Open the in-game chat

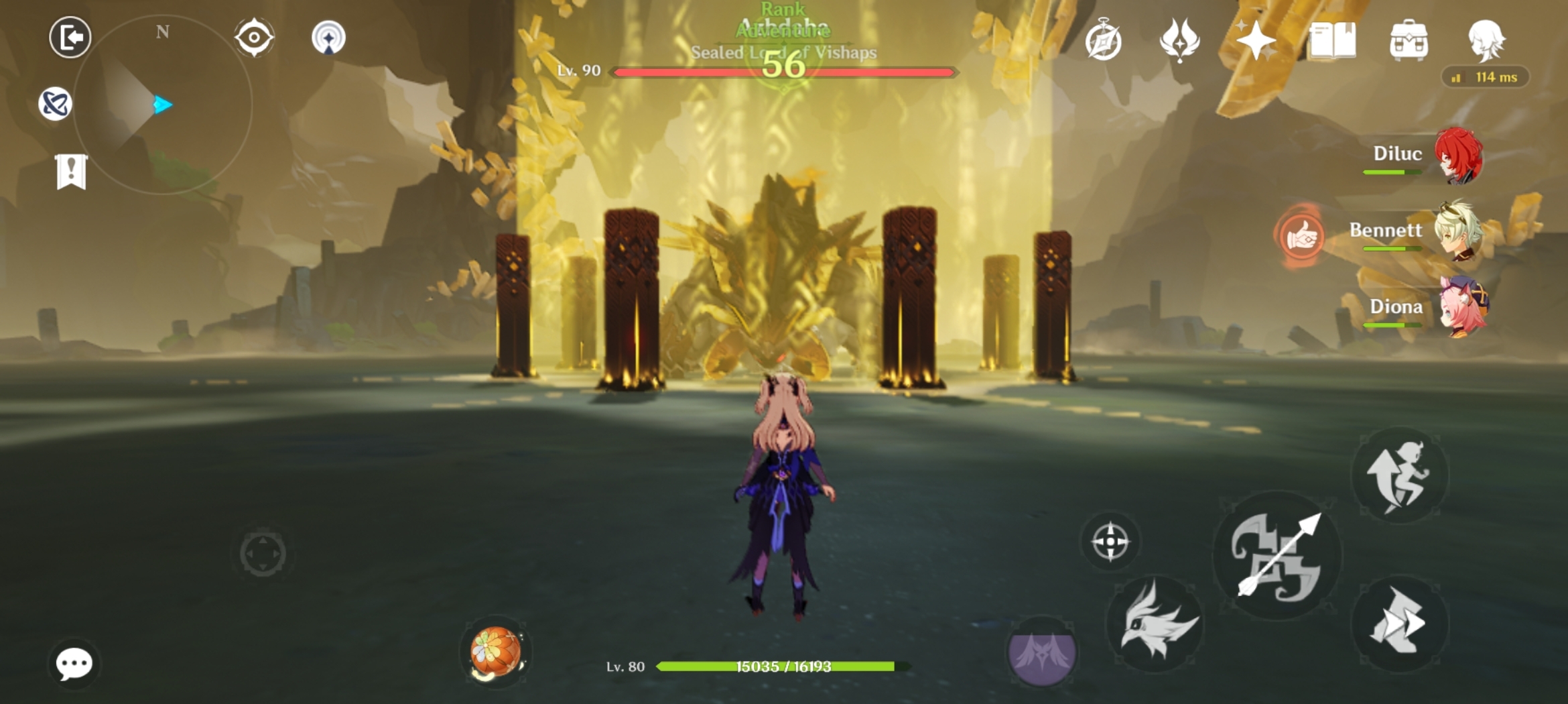tap(76, 664)
